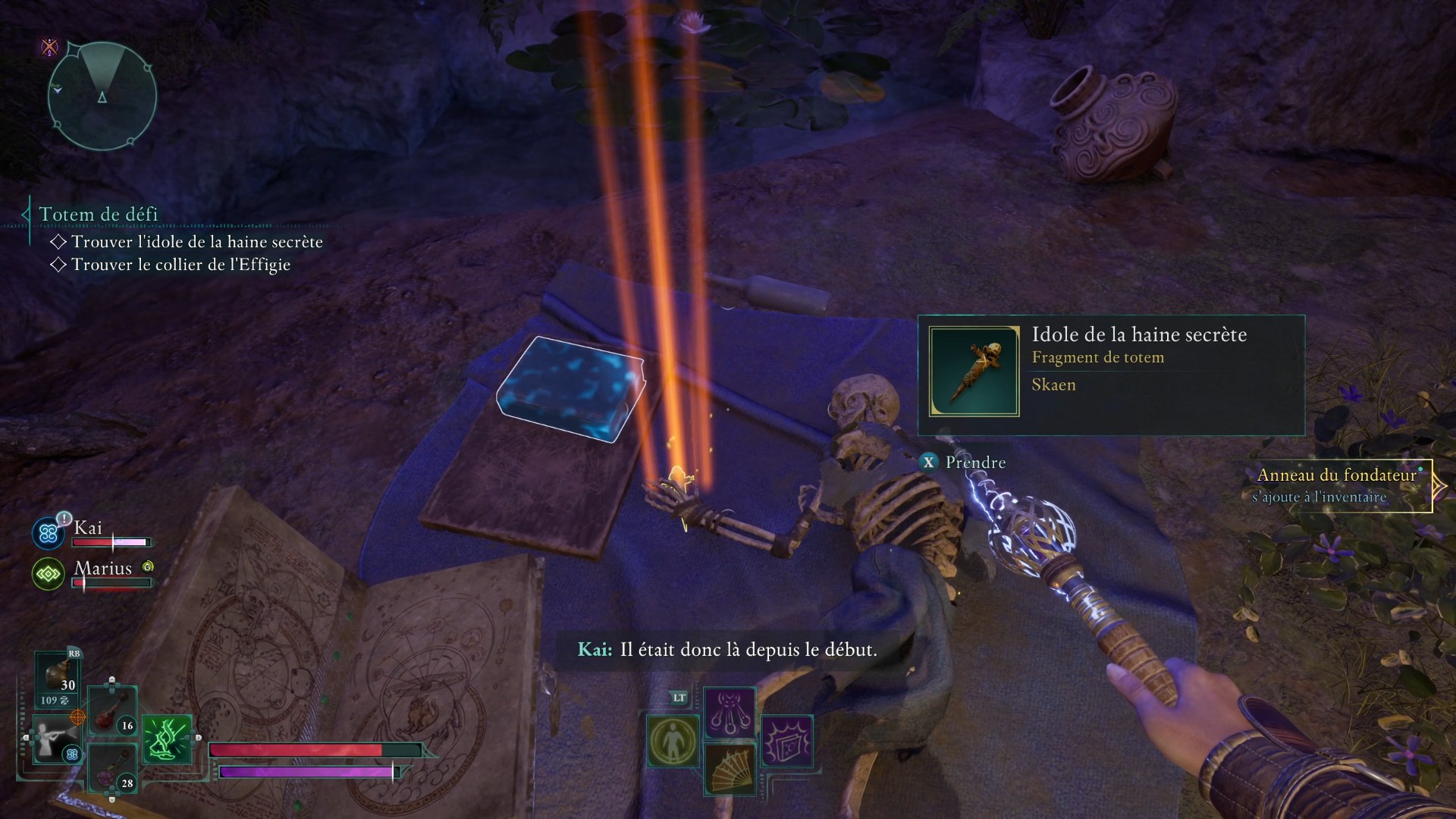Activate the yellow body aura ability
The image size is (1456, 819).
point(673,741)
